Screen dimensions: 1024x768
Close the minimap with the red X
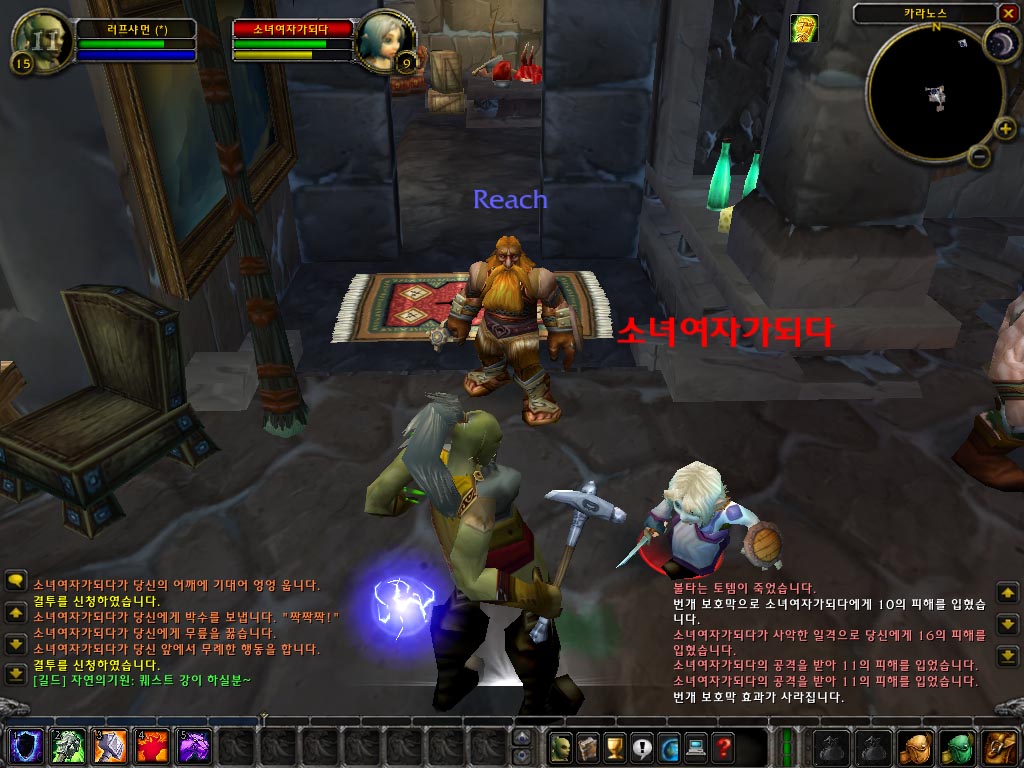click(x=1007, y=13)
